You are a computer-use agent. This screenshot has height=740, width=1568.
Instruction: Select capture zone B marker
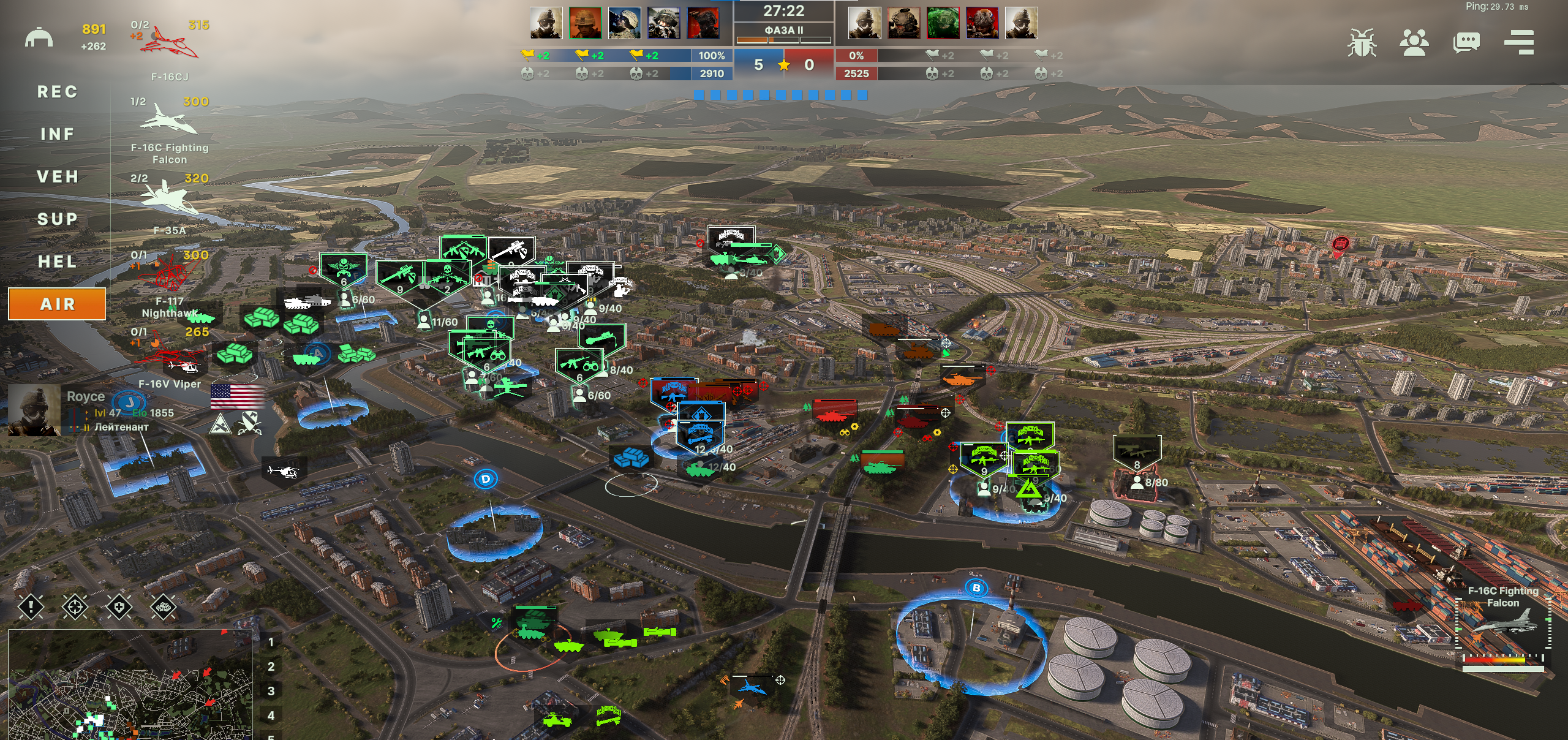[x=976, y=588]
